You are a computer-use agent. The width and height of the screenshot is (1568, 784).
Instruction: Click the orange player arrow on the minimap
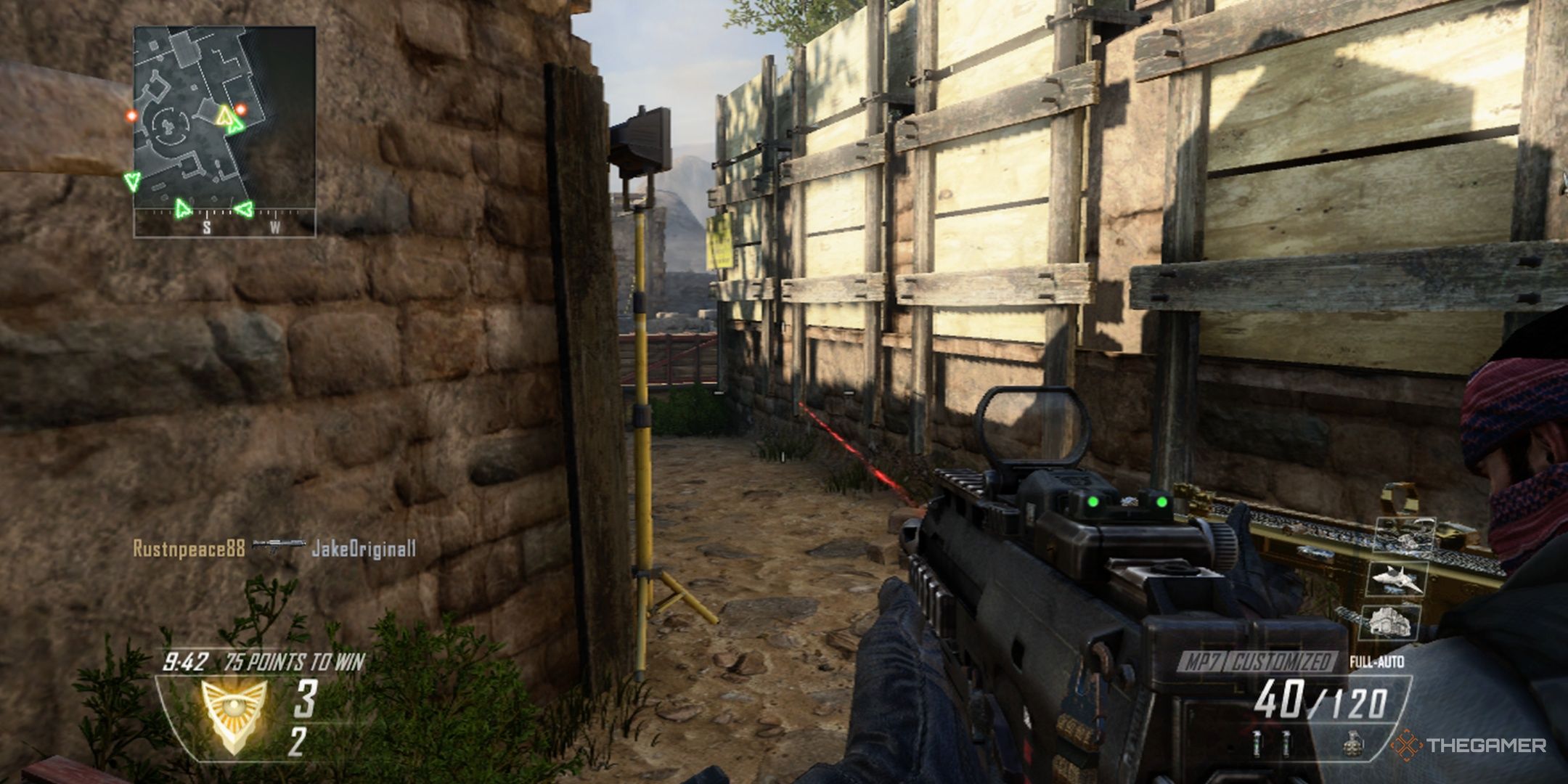(x=224, y=117)
